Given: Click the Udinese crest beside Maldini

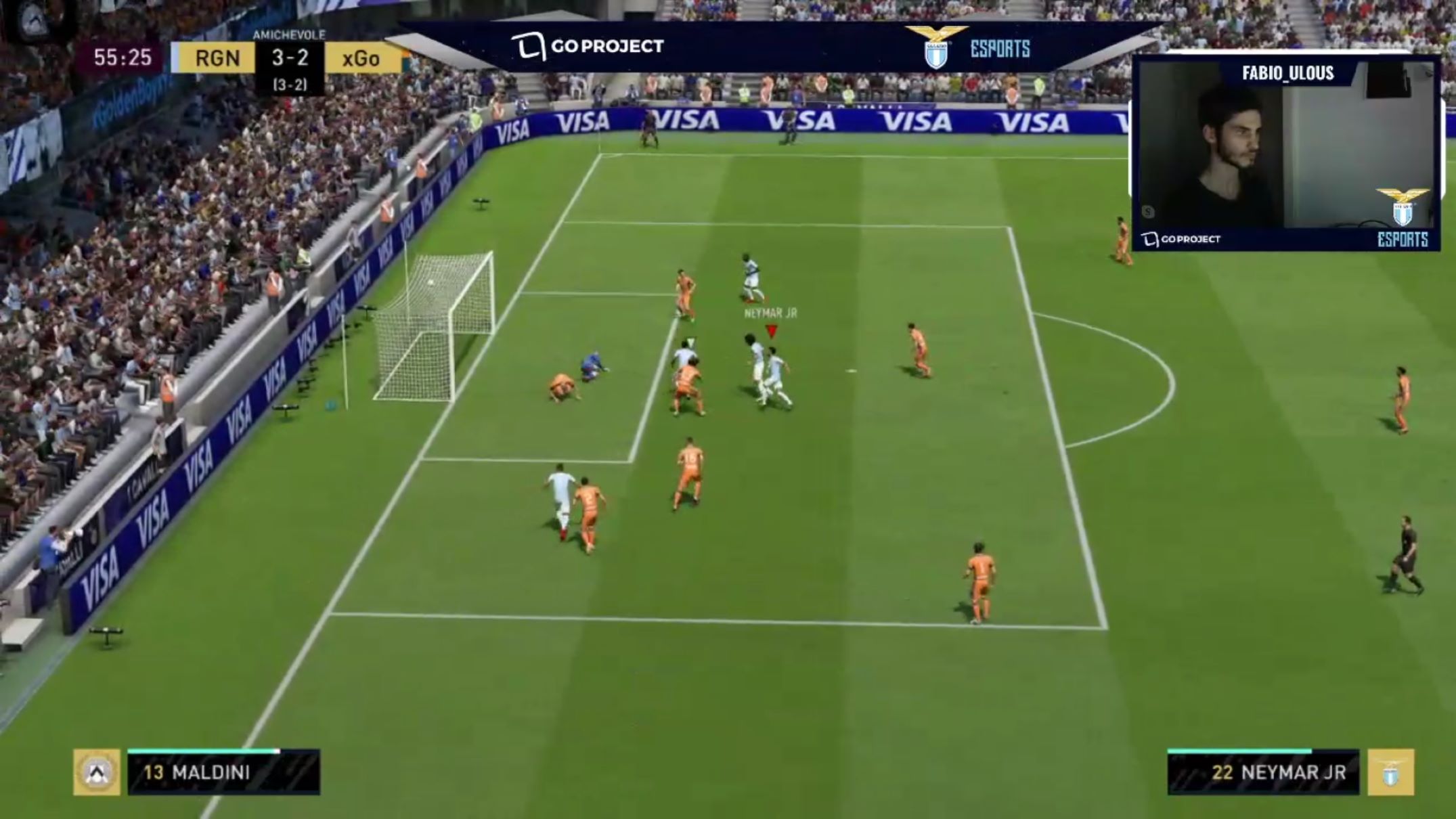Looking at the screenshot, I should (97, 772).
